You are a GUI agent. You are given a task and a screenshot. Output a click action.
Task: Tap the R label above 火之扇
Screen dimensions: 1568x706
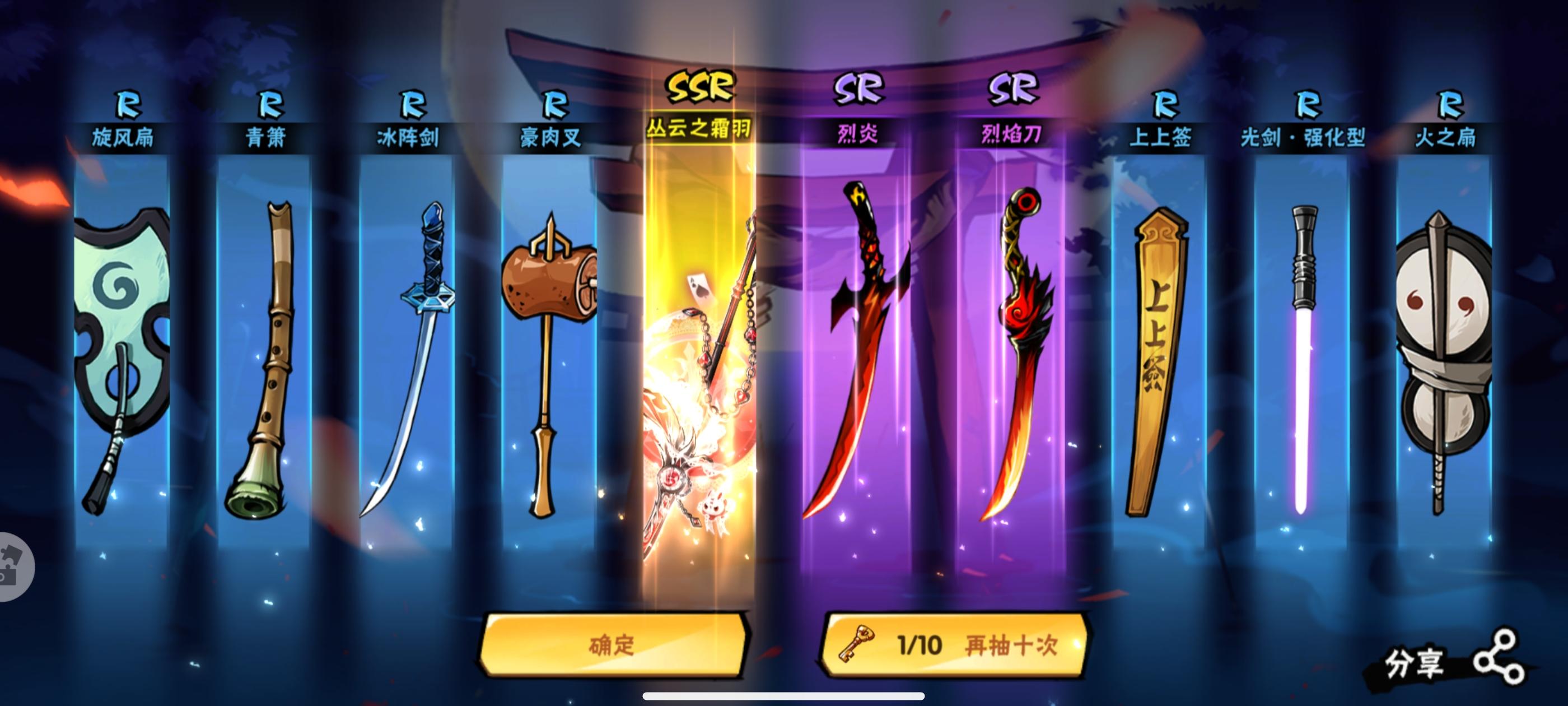1452,105
